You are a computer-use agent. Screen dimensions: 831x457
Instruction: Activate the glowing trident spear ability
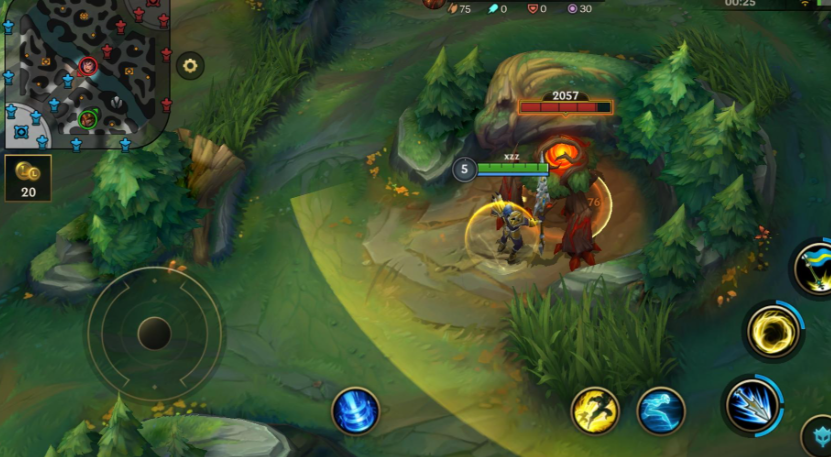753,405
